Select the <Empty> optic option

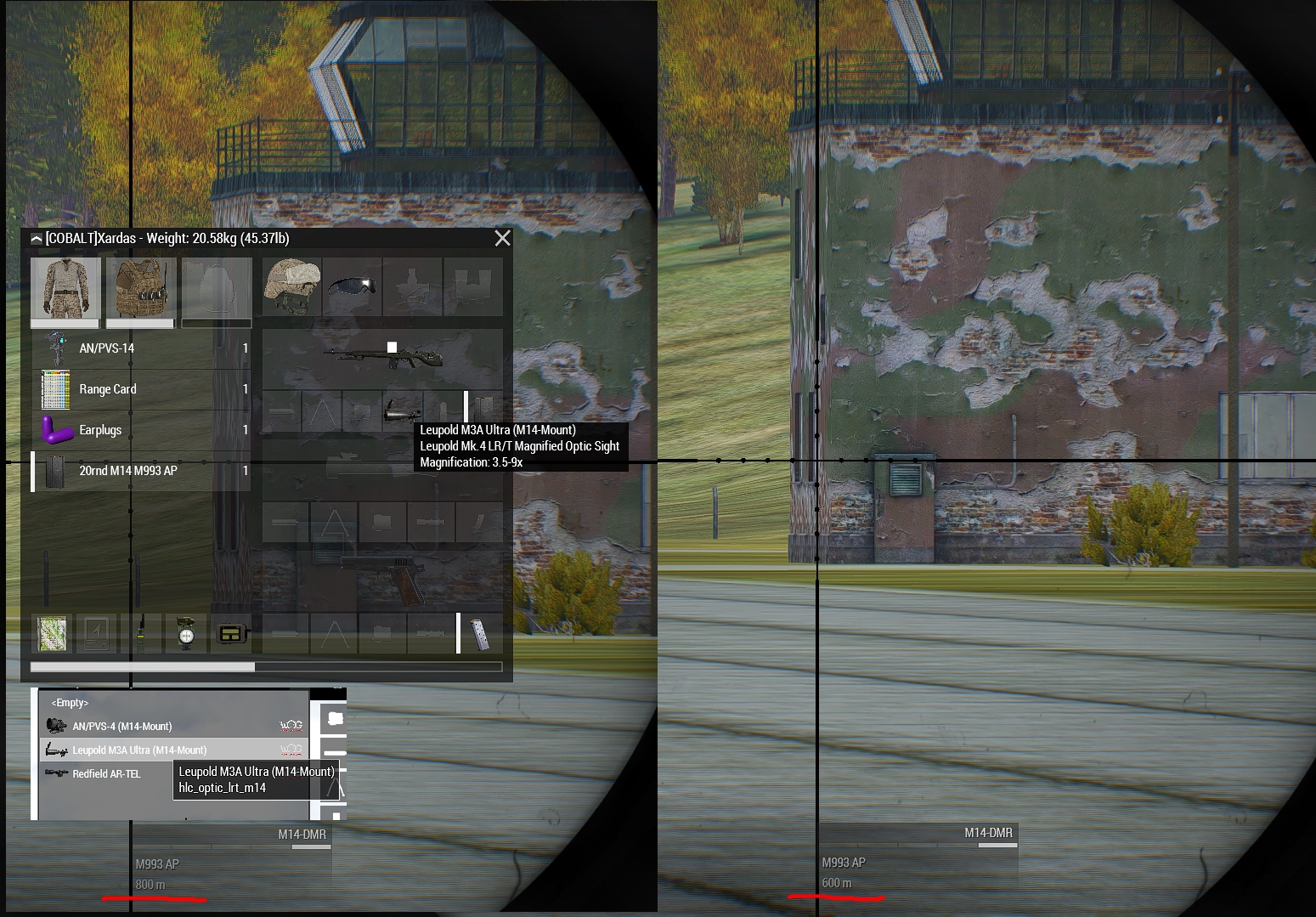click(x=70, y=703)
